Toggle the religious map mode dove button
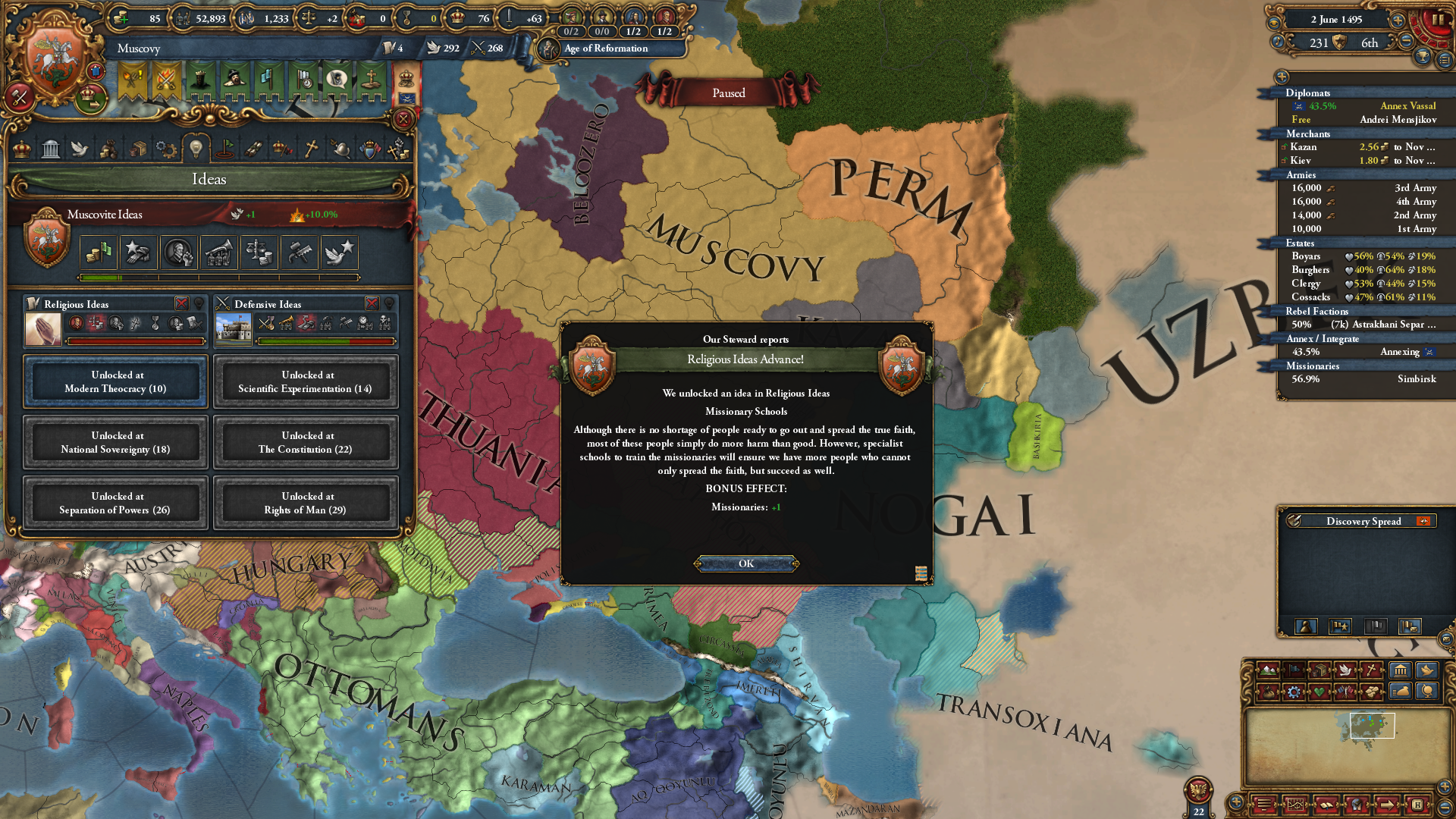Viewport: 1456px width, 819px height. pos(1347,670)
